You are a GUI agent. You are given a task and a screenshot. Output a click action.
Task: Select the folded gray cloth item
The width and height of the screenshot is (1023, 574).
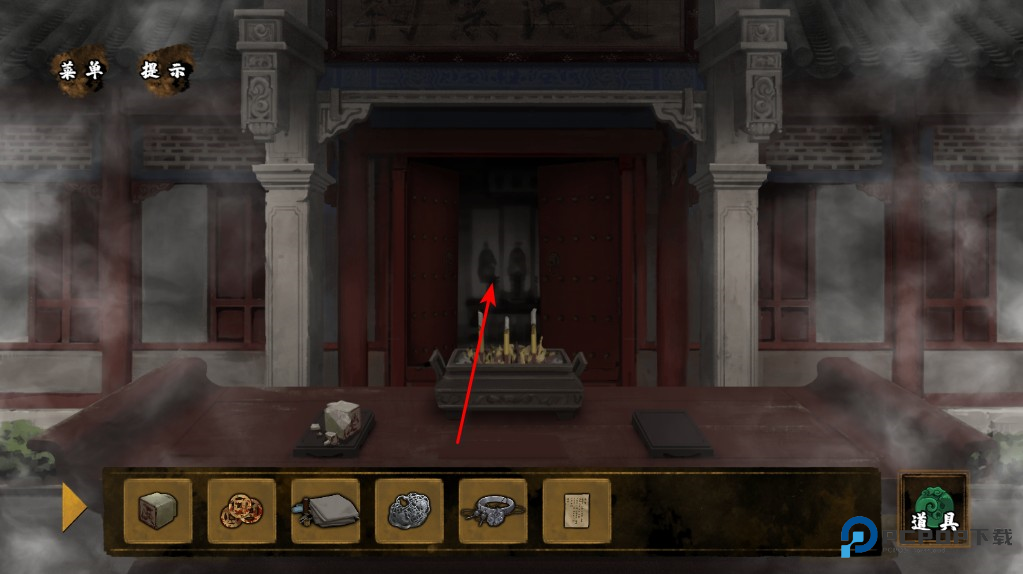coord(326,511)
